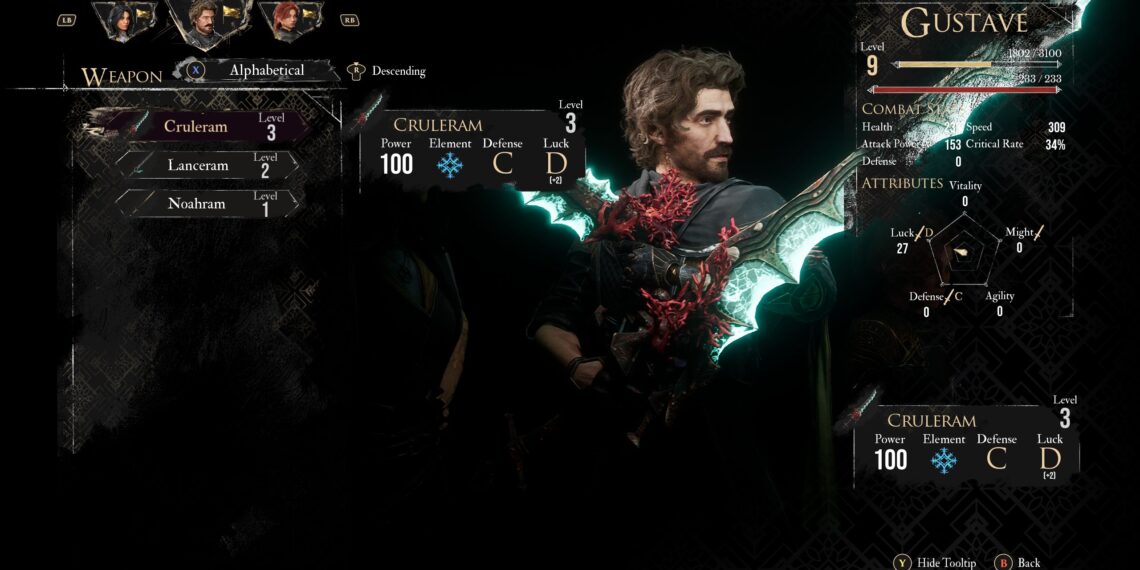Select the Cruleram weapon entry
This screenshot has width=1140, height=570.
207,127
